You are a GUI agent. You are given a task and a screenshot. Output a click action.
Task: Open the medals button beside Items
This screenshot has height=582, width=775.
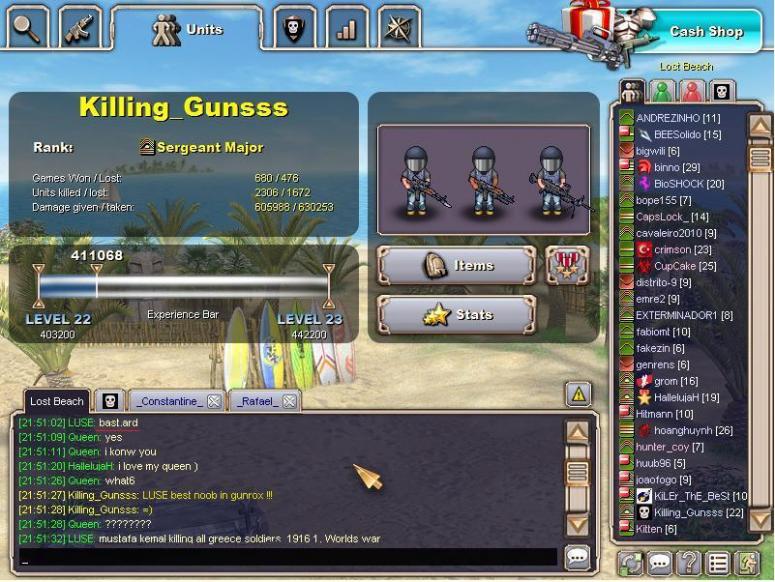567,265
